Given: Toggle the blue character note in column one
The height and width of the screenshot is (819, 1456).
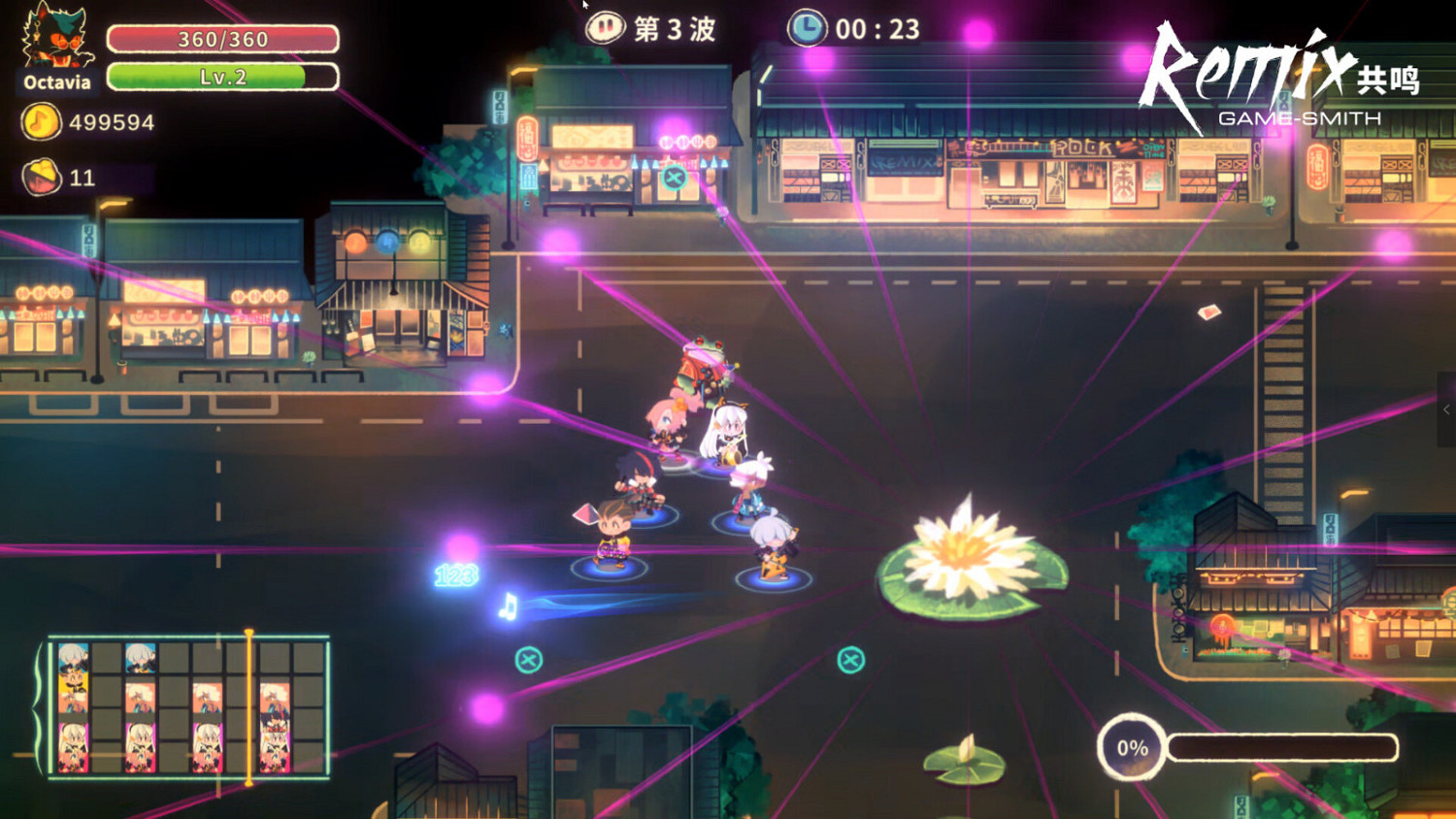Looking at the screenshot, I should click(x=72, y=656).
